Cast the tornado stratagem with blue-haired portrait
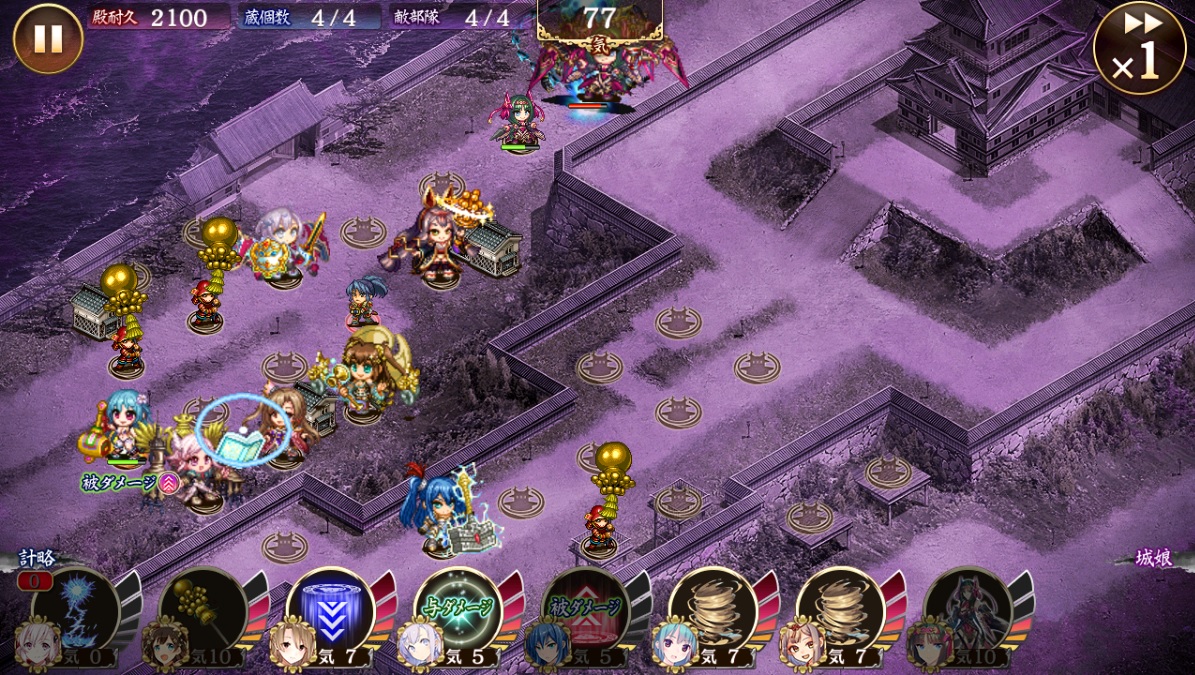 pyautogui.click(x=713, y=610)
